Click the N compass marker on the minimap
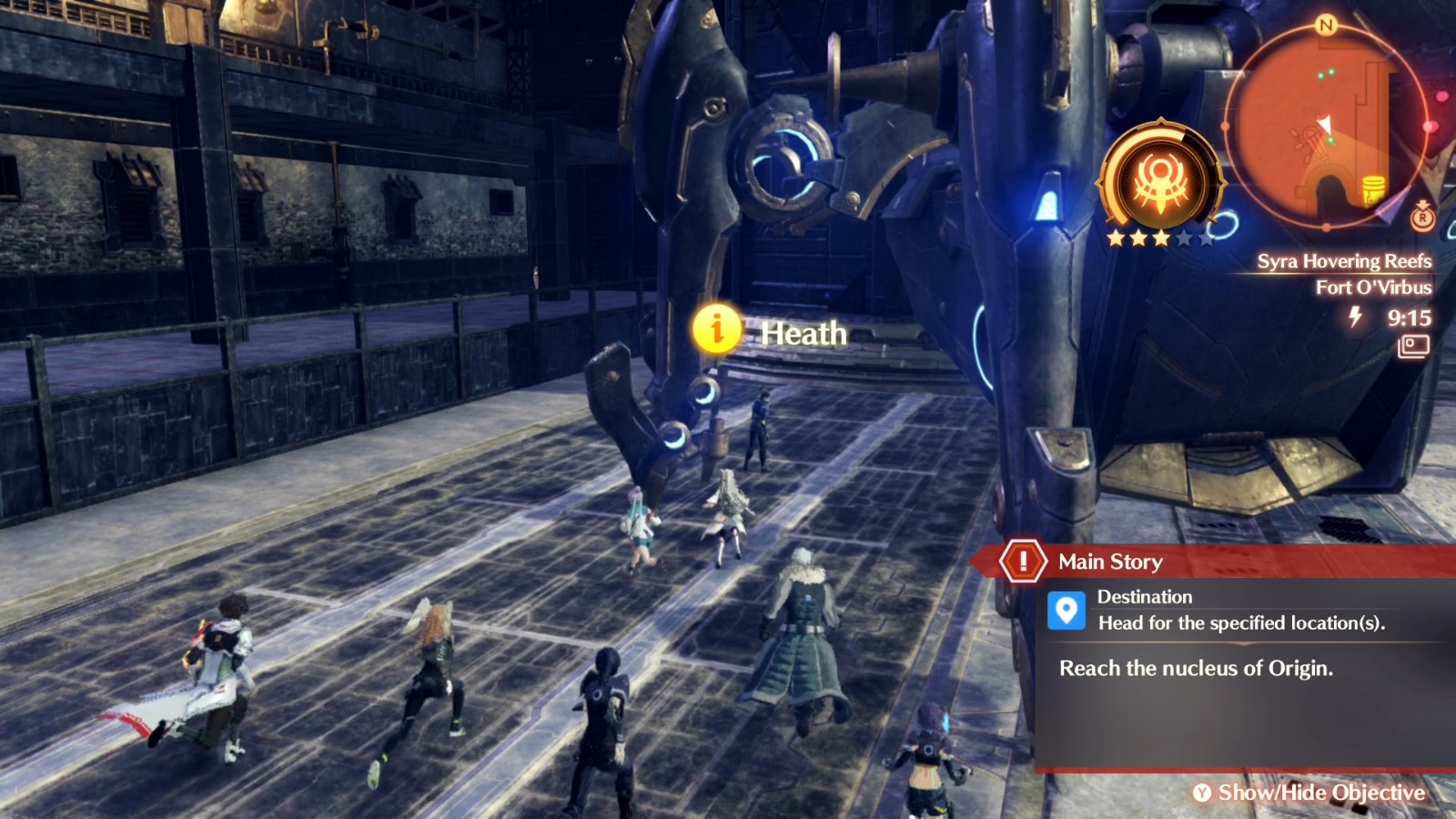 click(1325, 25)
